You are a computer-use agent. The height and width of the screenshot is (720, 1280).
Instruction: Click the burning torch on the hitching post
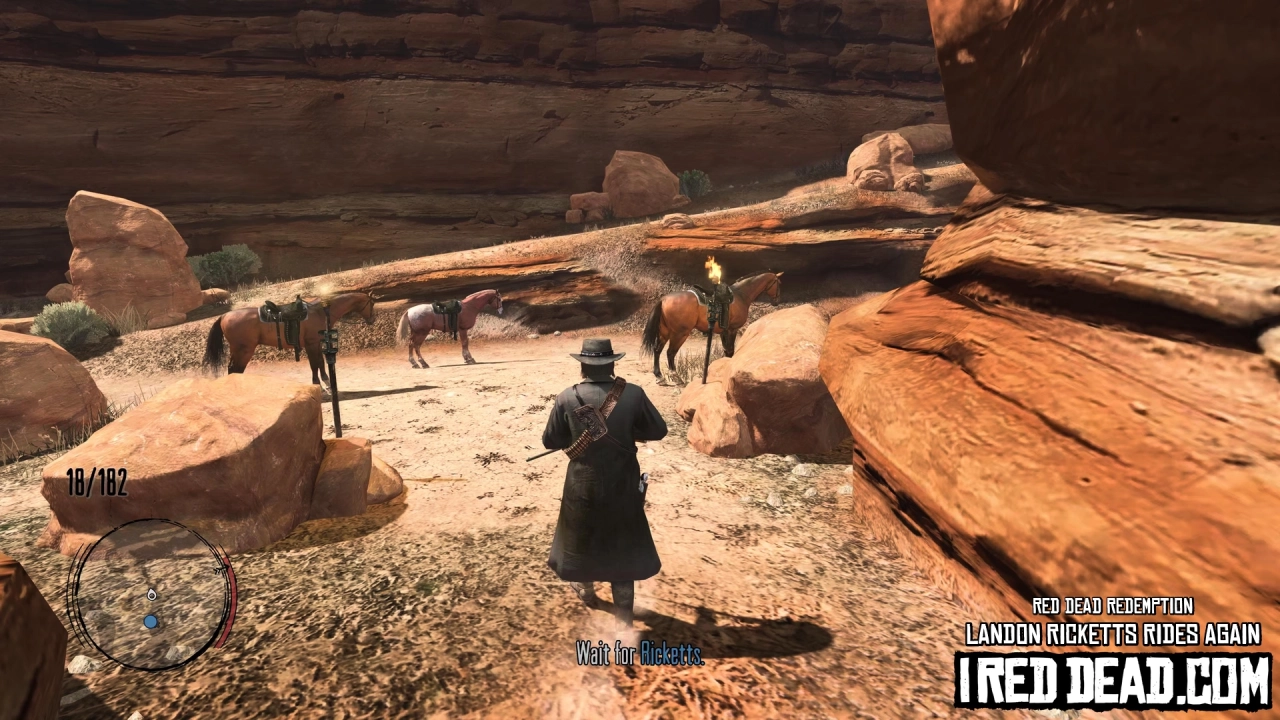(716, 268)
